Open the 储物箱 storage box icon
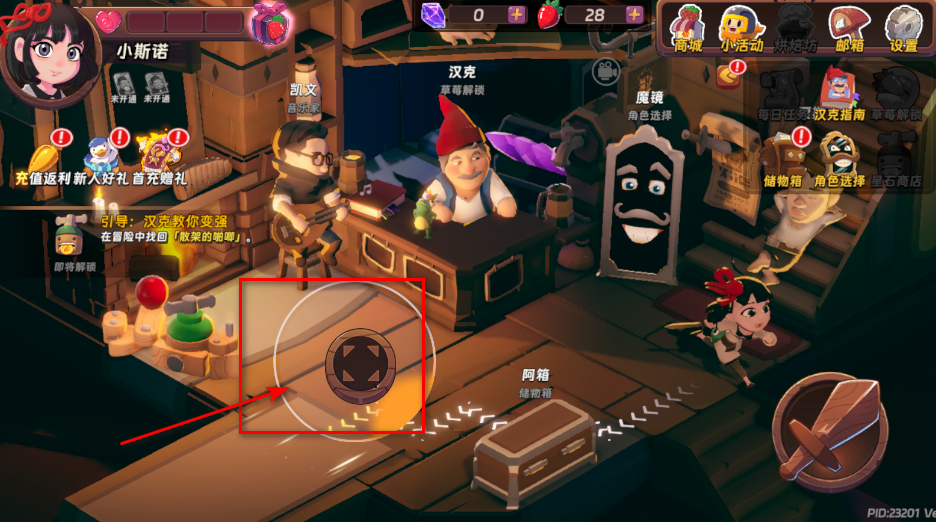Image resolution: width=936 pixels, height=522 pixels. 783,159
